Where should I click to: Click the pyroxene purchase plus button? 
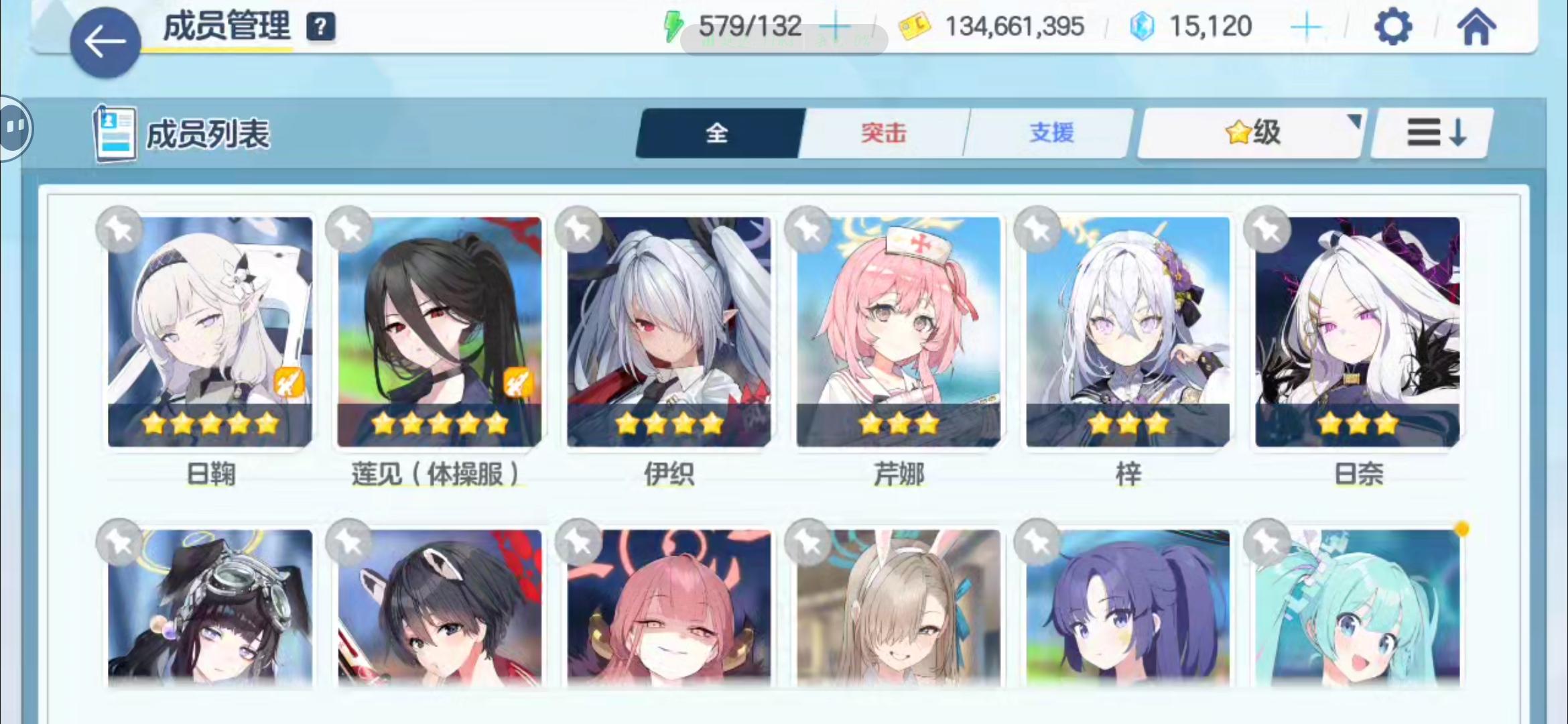point(1306,25)
